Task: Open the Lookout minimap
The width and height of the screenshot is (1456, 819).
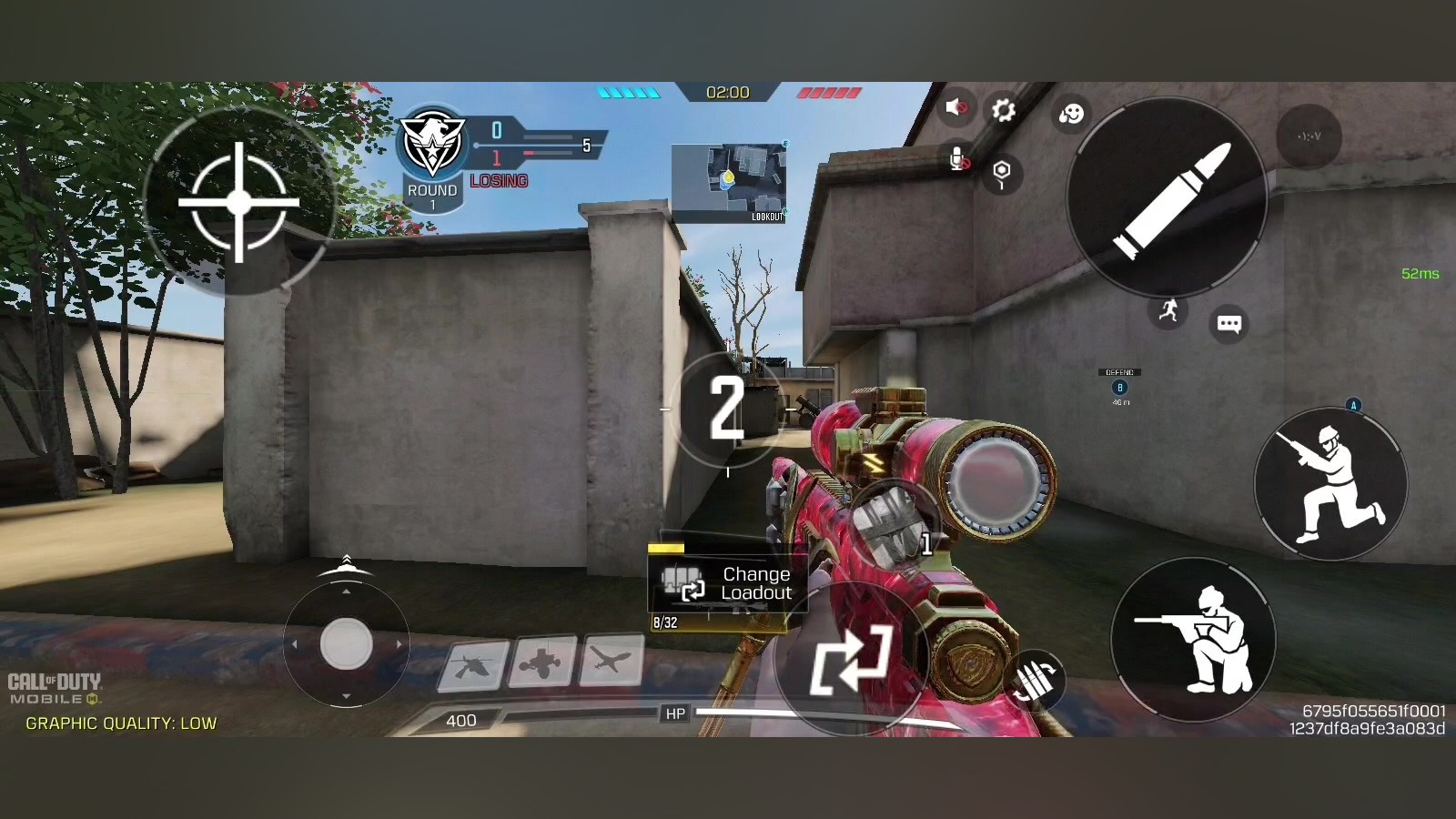Action: click(729, 182)
